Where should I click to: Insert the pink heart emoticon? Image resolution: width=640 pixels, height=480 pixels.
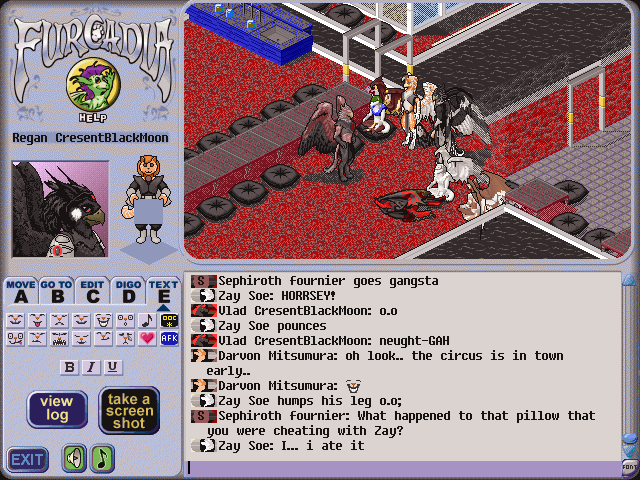[x=148, y=339]
